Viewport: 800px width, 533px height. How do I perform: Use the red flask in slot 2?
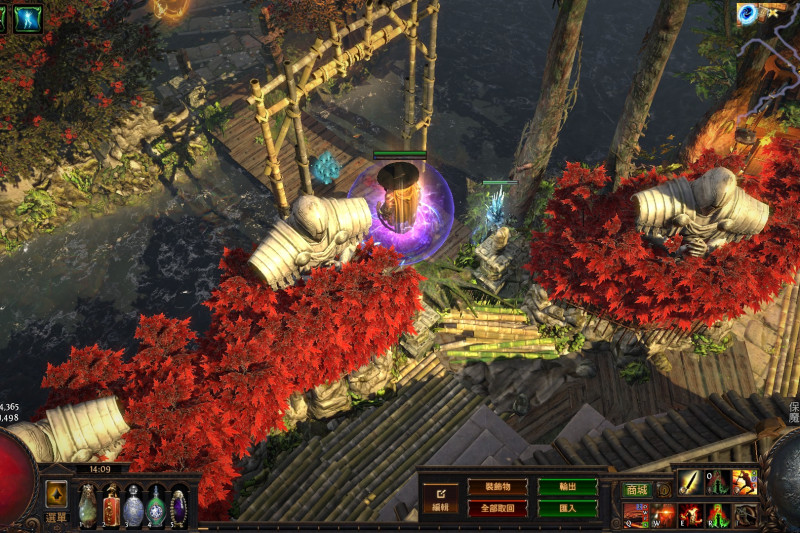pos(111,506)
